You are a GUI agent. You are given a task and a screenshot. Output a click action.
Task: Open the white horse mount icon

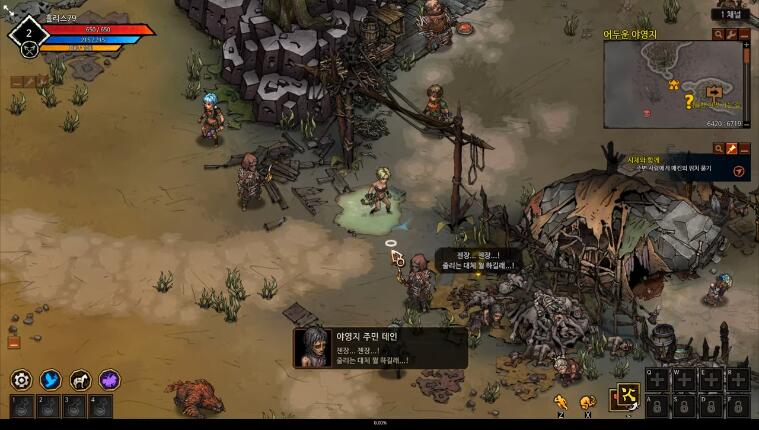coord(80,380)
